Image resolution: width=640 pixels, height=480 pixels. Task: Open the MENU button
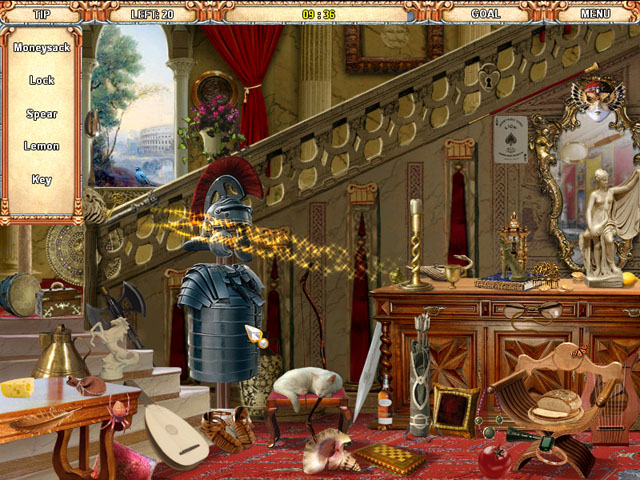click(595, 14)
